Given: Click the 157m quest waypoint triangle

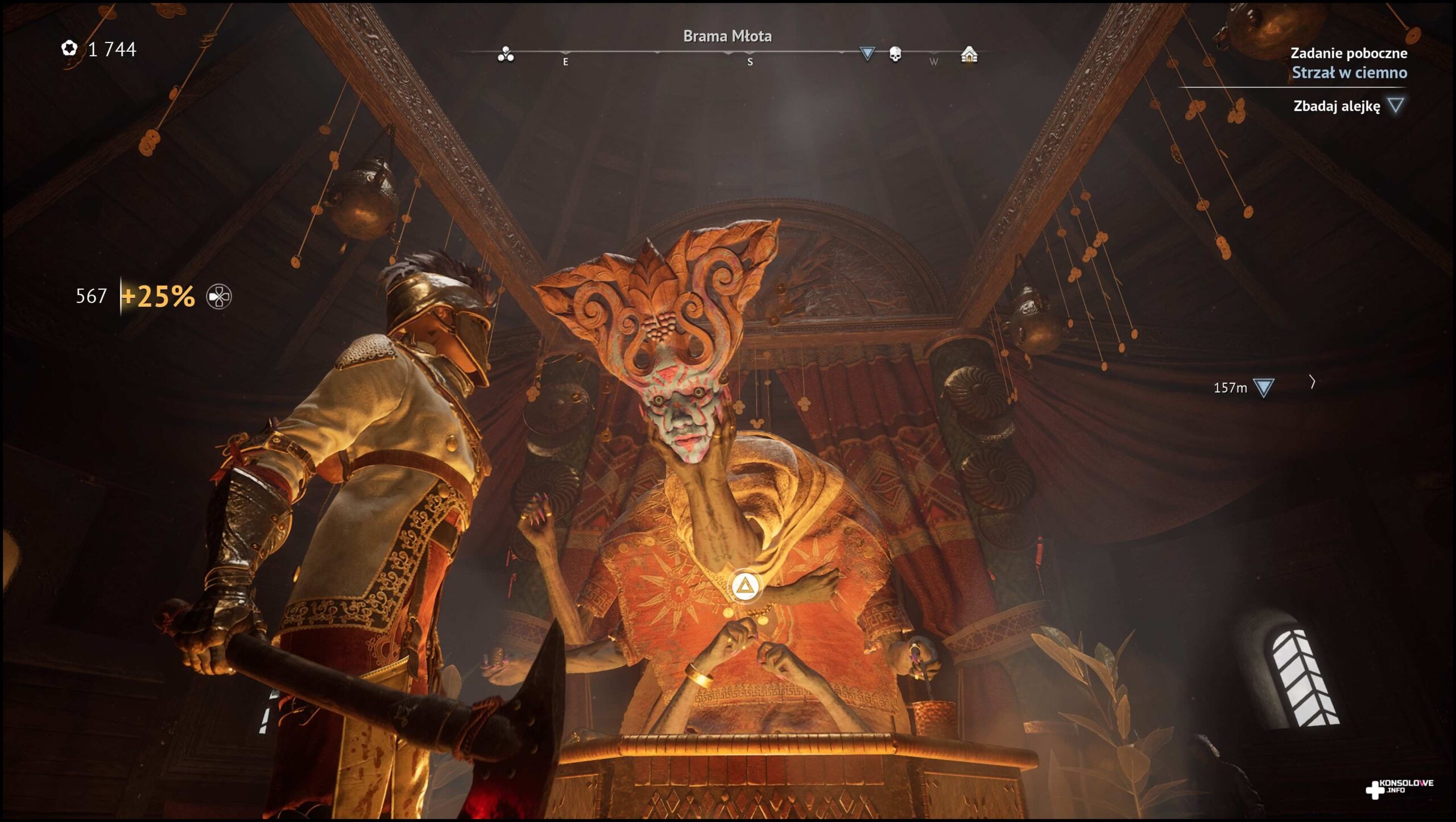Looking at the screenshot, I should 1263,388.
